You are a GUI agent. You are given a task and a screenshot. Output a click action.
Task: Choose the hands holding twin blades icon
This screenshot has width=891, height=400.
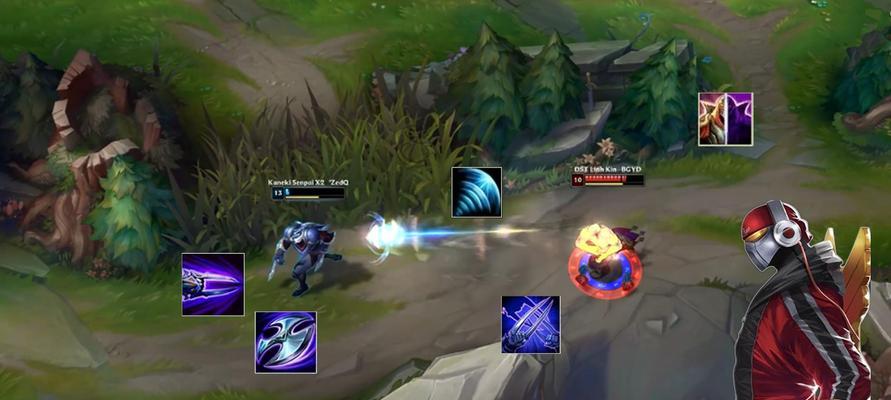point(530,324)
